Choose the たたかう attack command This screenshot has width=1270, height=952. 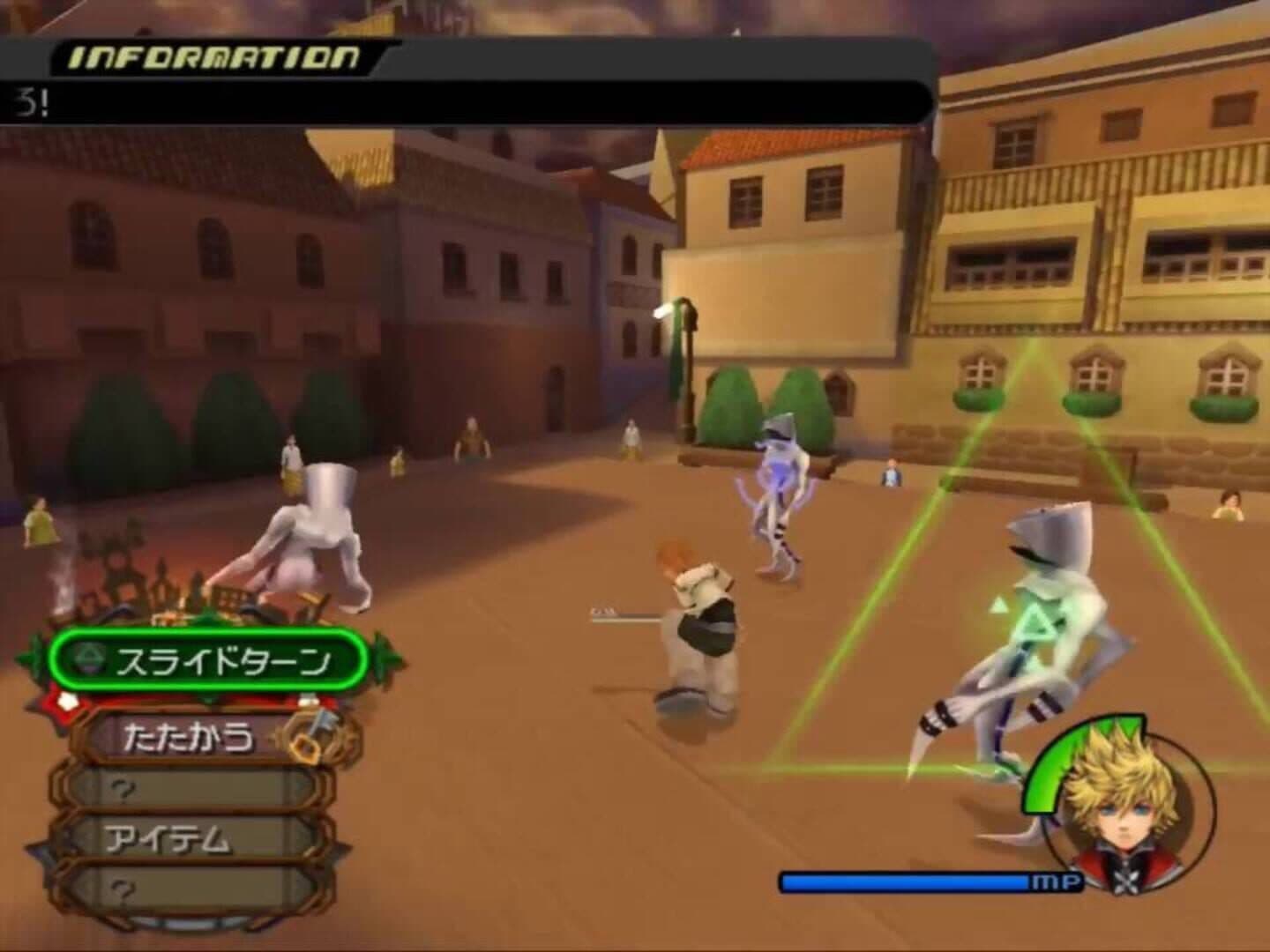[x=190, y=736]
